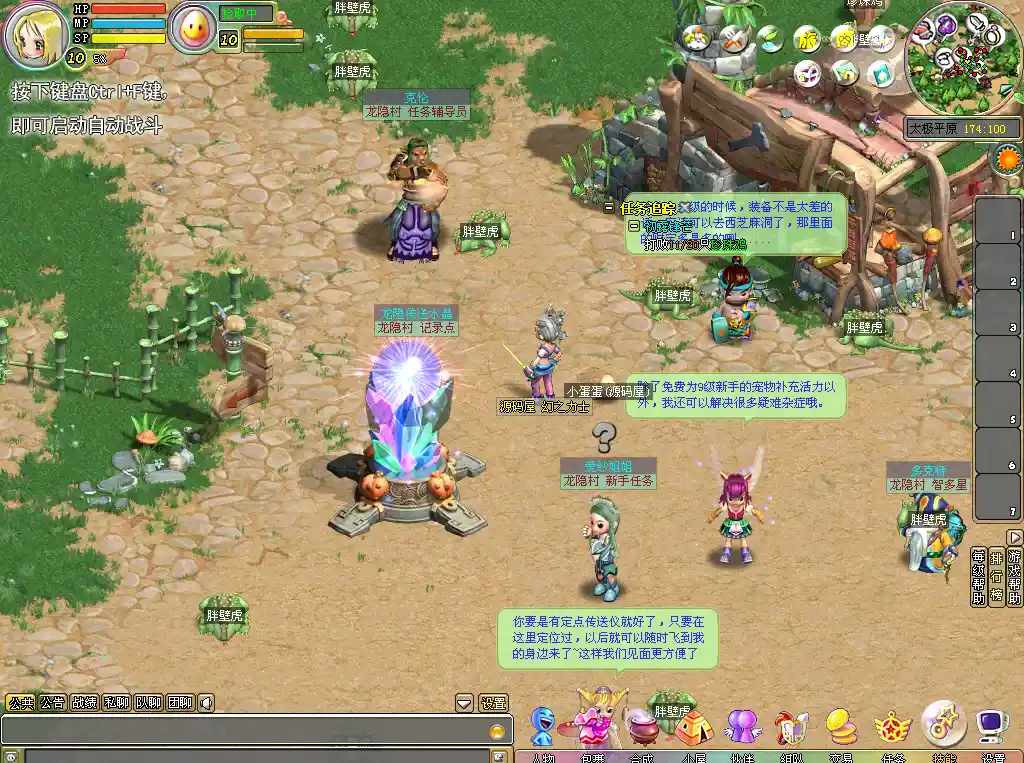The image size is (1024, 763).
Task: Open the circular minimap
Action: [x=963, y=58]
